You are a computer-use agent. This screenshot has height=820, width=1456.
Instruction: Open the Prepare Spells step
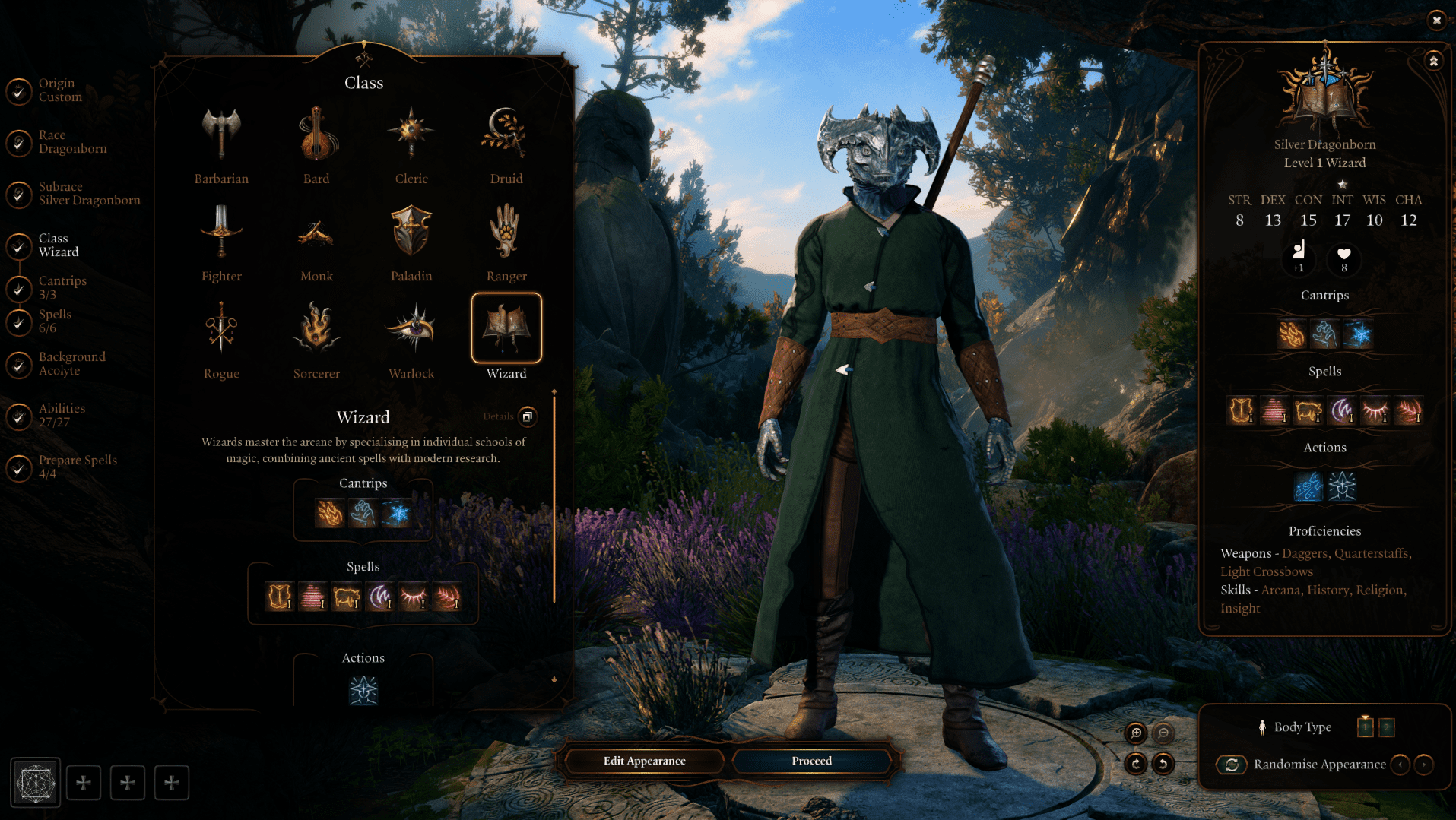coord(77,467)
